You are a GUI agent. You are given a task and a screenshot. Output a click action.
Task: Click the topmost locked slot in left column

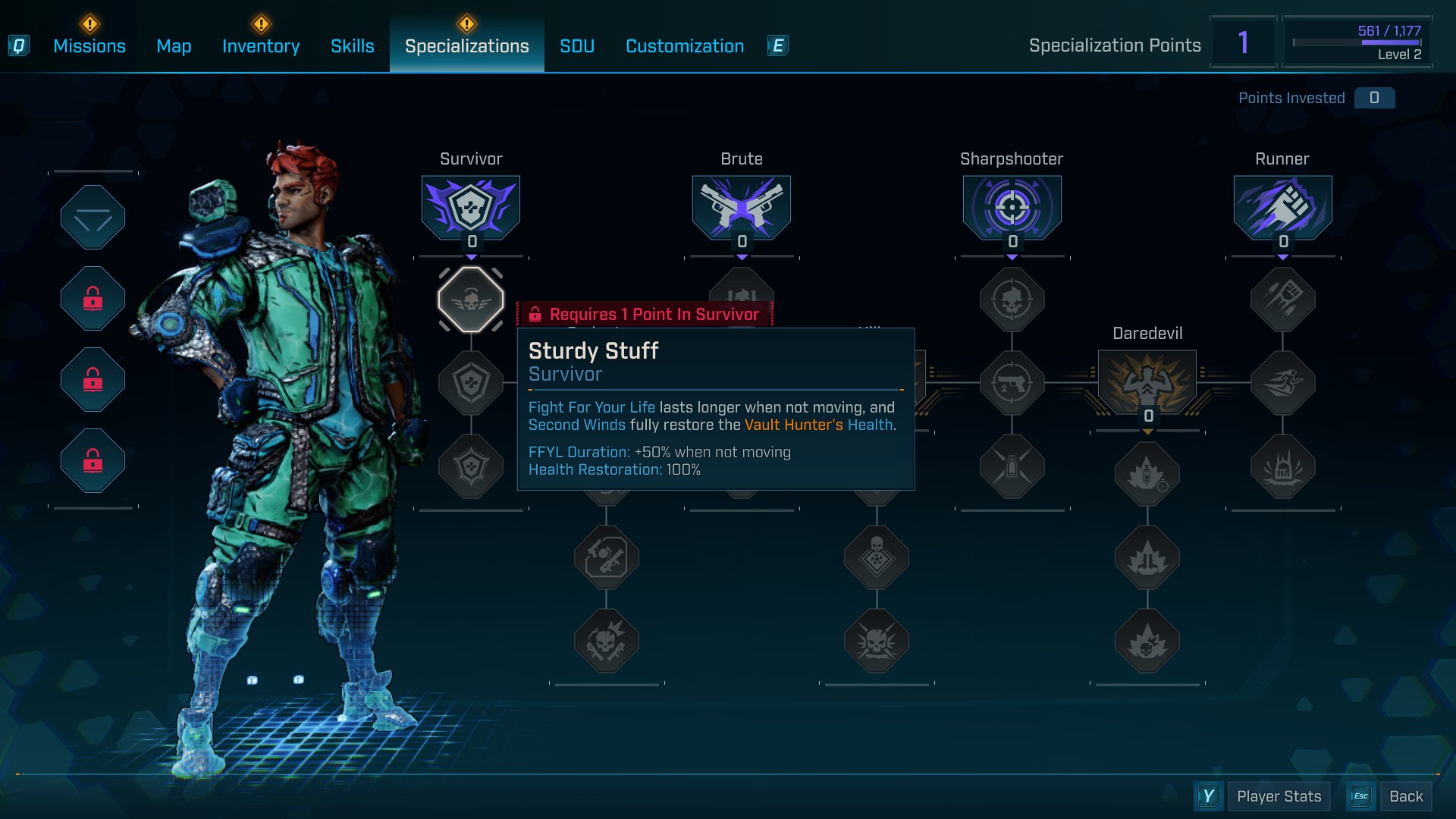(93, 298)
